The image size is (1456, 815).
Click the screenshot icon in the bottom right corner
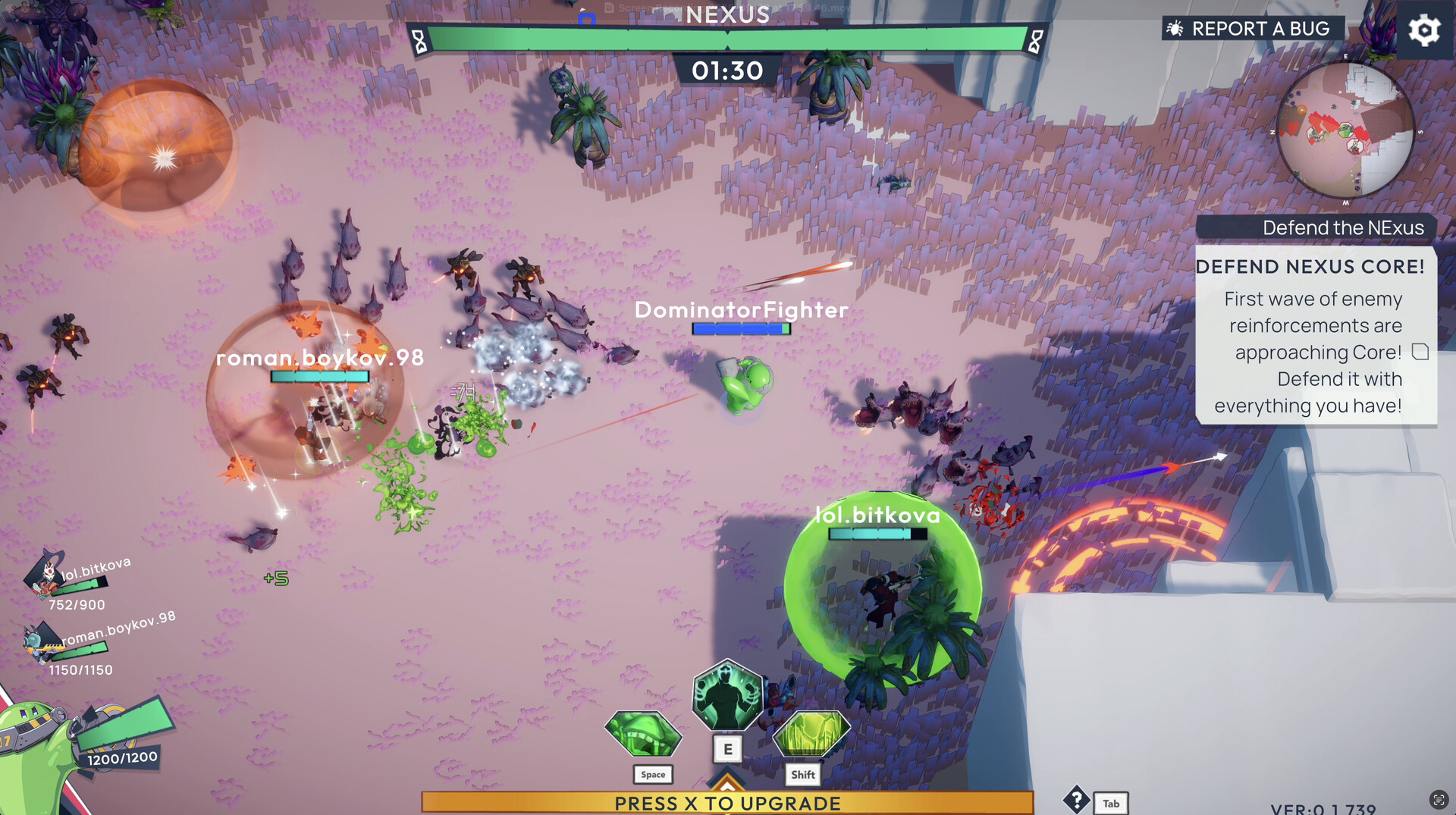coord(1440,800)
